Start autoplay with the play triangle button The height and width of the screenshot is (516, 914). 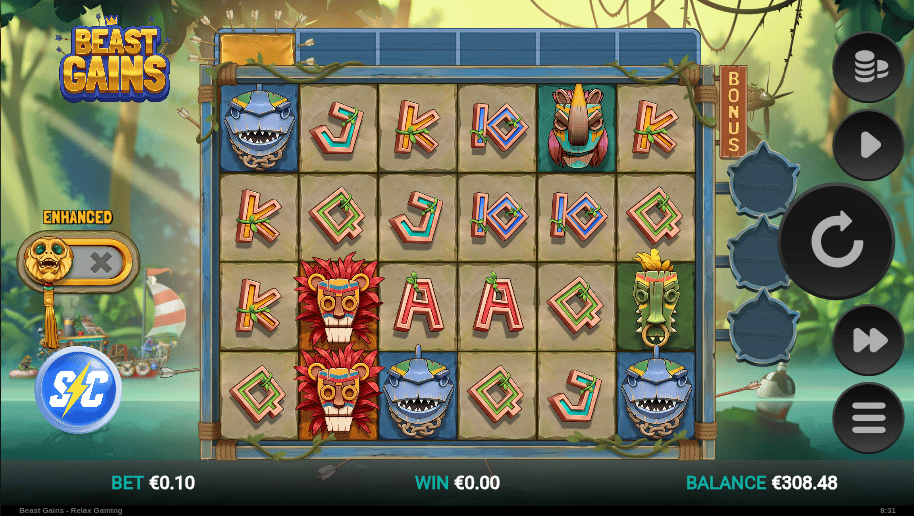868,146
